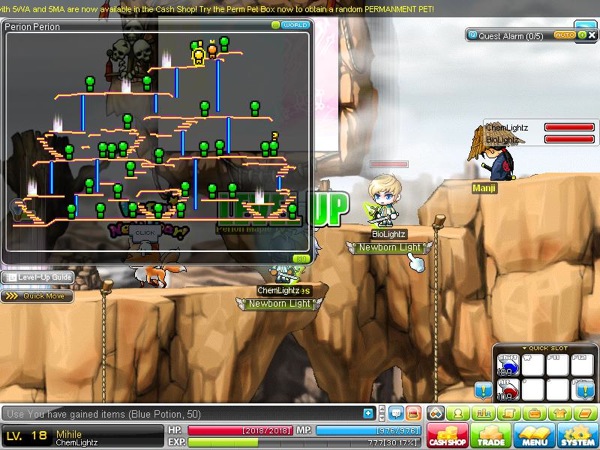
Task: Open the System options
Action: (577, 435)
